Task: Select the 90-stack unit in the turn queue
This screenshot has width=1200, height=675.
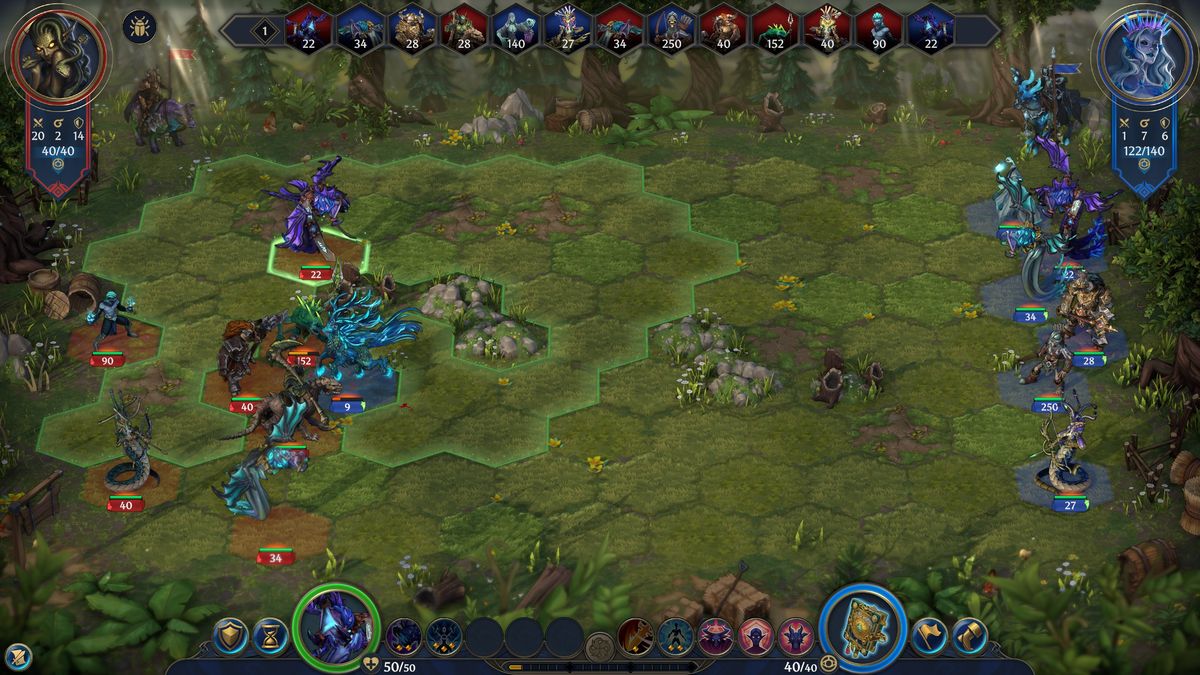Action: [879, 28]
